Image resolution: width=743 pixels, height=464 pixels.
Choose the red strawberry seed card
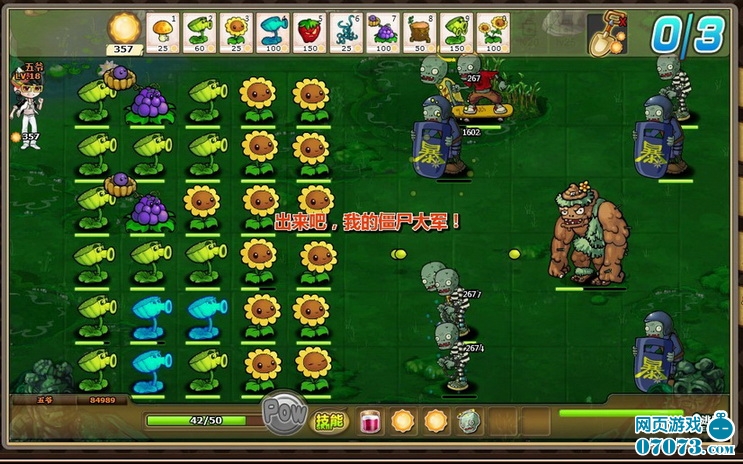pos(309,31)
